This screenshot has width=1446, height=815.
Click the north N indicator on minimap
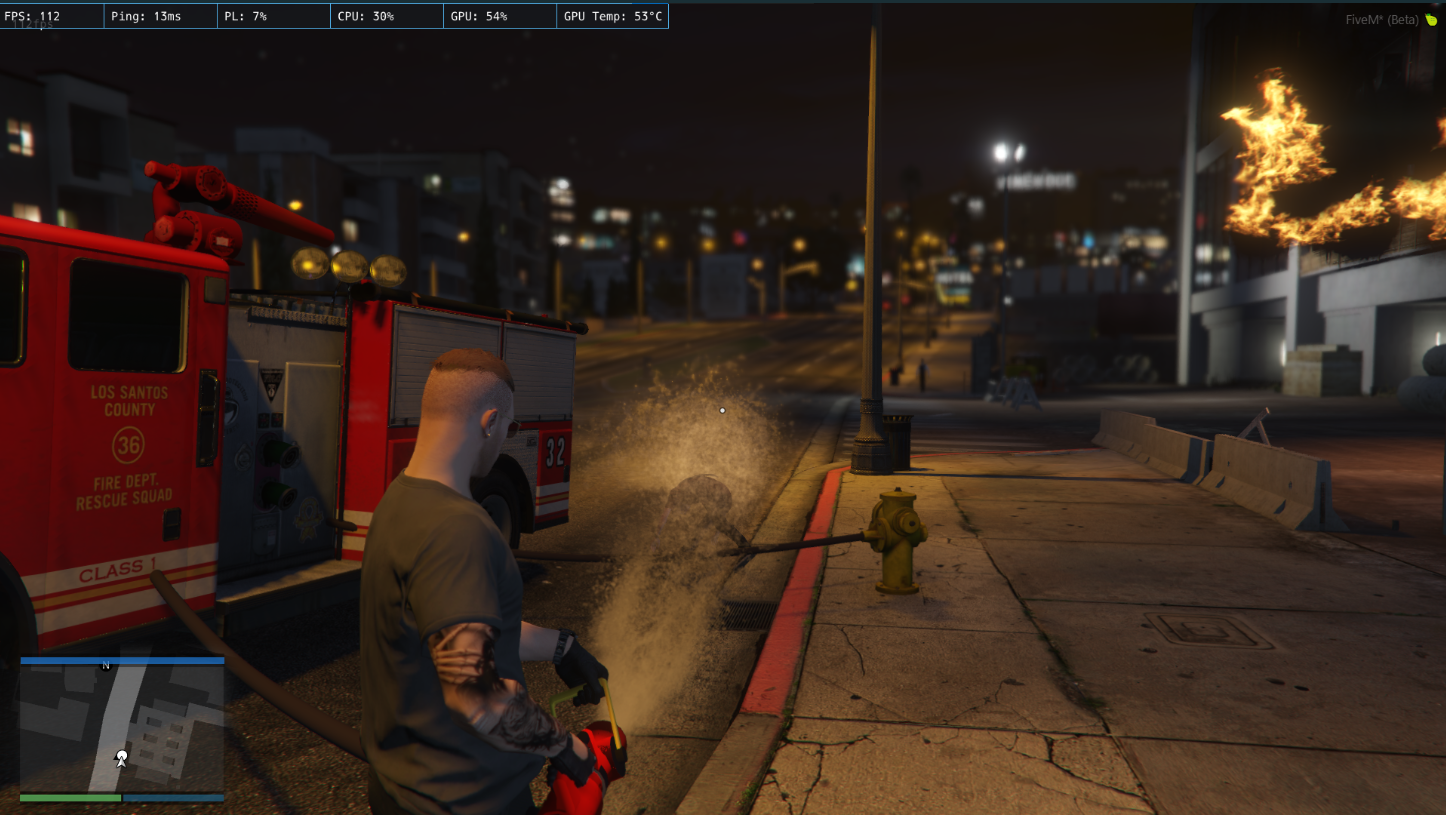tap(106, 666)
